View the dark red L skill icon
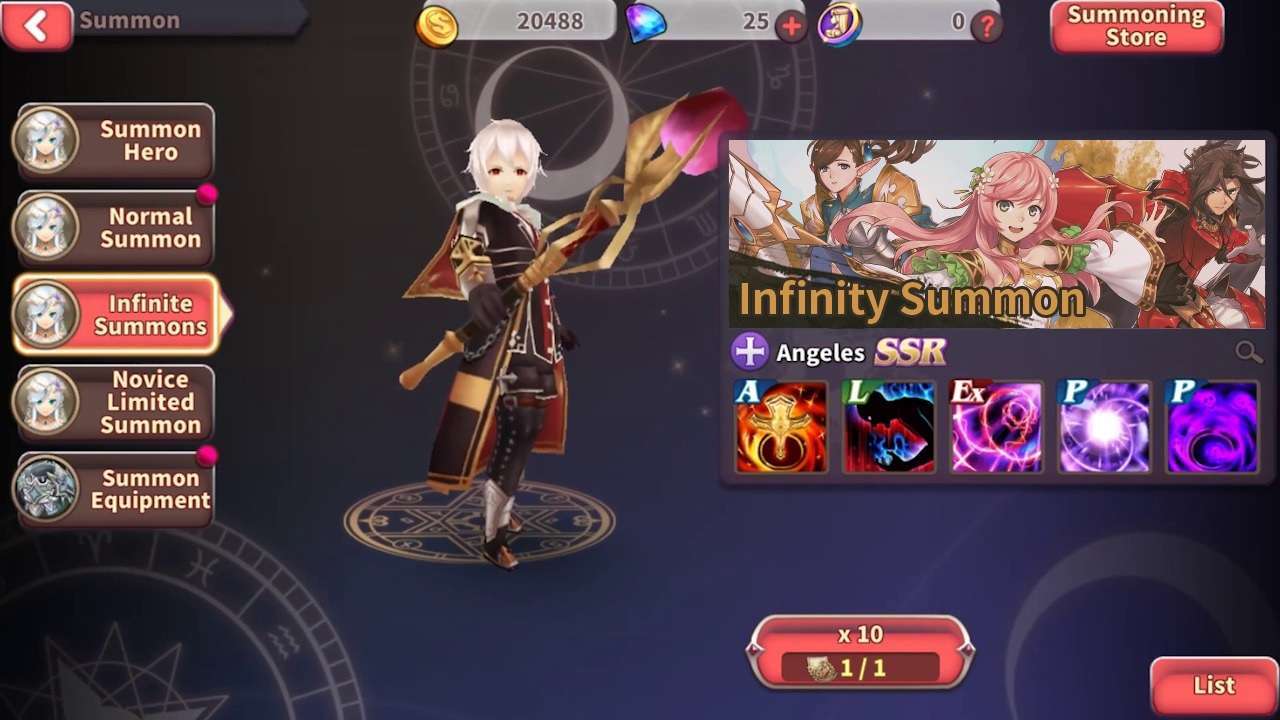Image resolution: width=1280 pixels, height=720 pixels. click(888, 426)
